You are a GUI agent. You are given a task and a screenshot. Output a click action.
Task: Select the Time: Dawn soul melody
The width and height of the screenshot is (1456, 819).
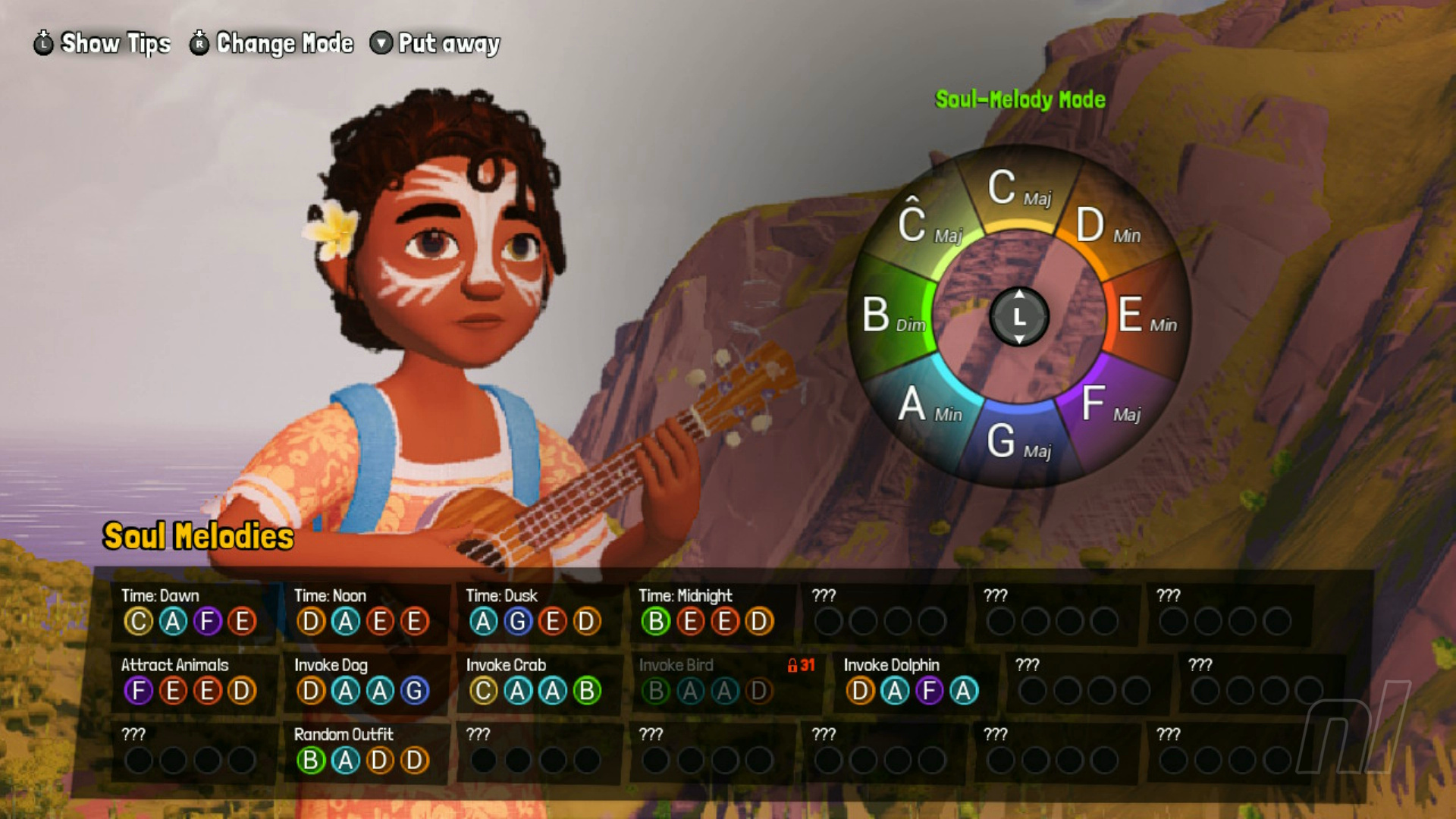pos(190,611)
